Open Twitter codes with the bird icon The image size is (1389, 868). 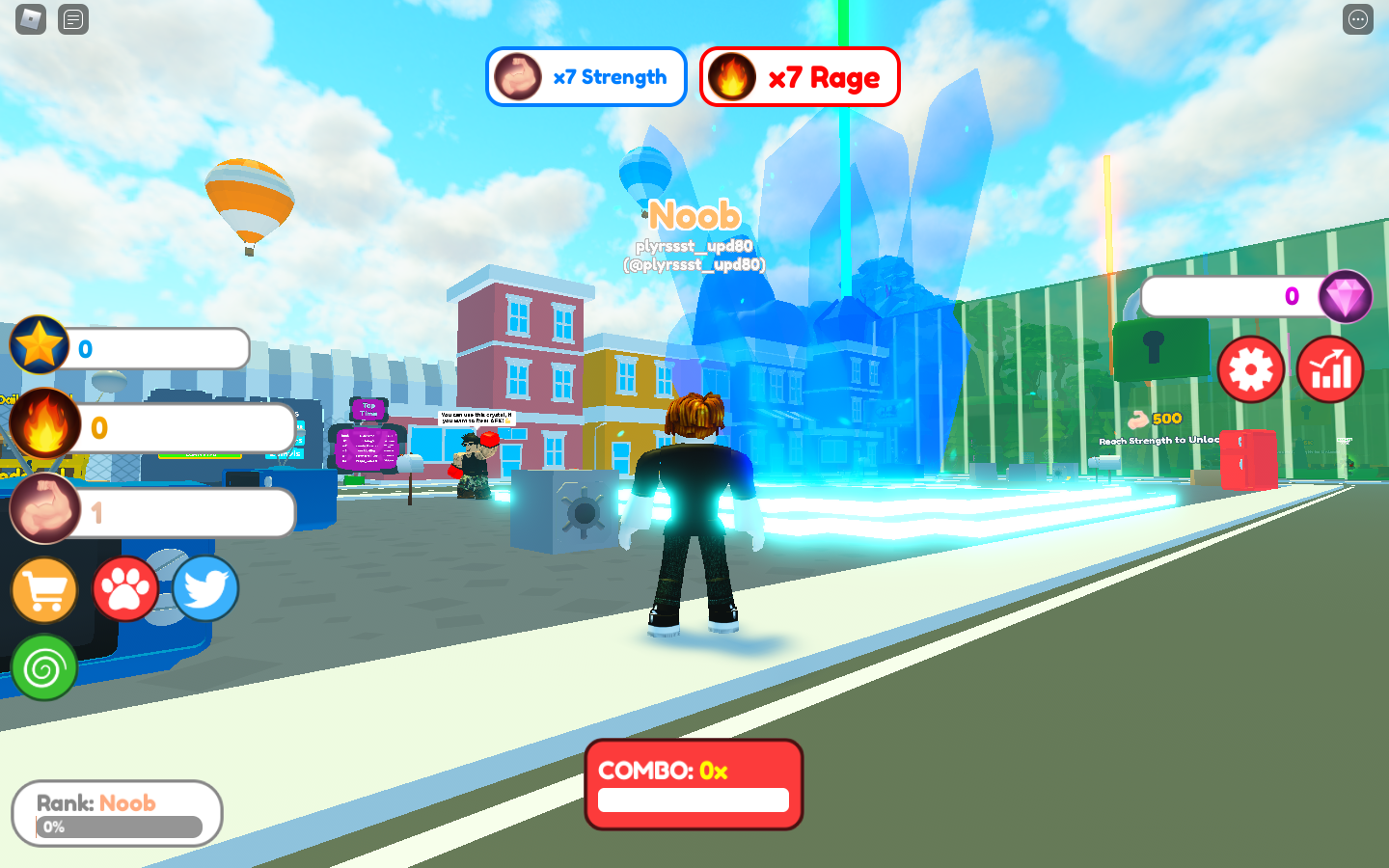pyautogui.click(x=205, y=588)
